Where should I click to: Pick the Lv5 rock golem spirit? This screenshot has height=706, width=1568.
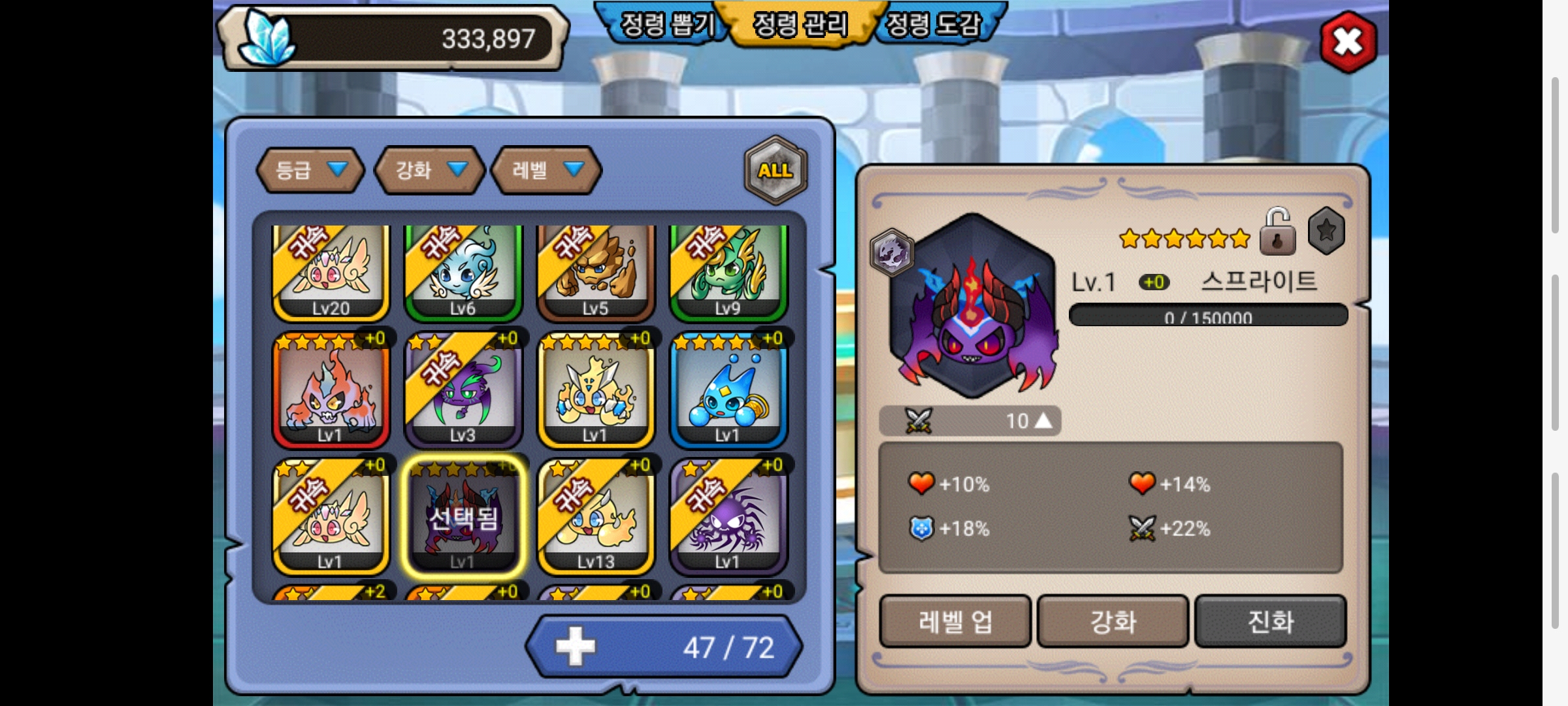click(596, 272)
